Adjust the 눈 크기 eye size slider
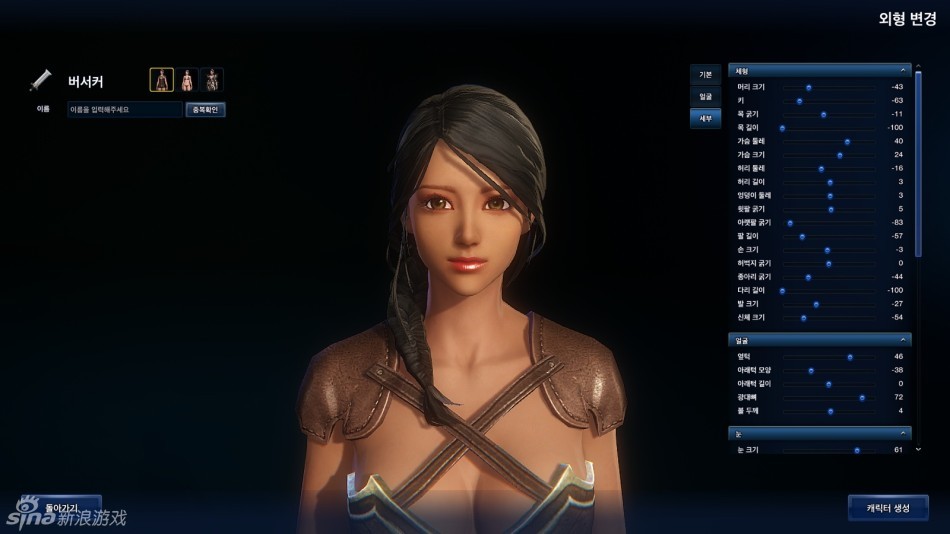The height and width of the screenshot is (534, 950). 857,450
